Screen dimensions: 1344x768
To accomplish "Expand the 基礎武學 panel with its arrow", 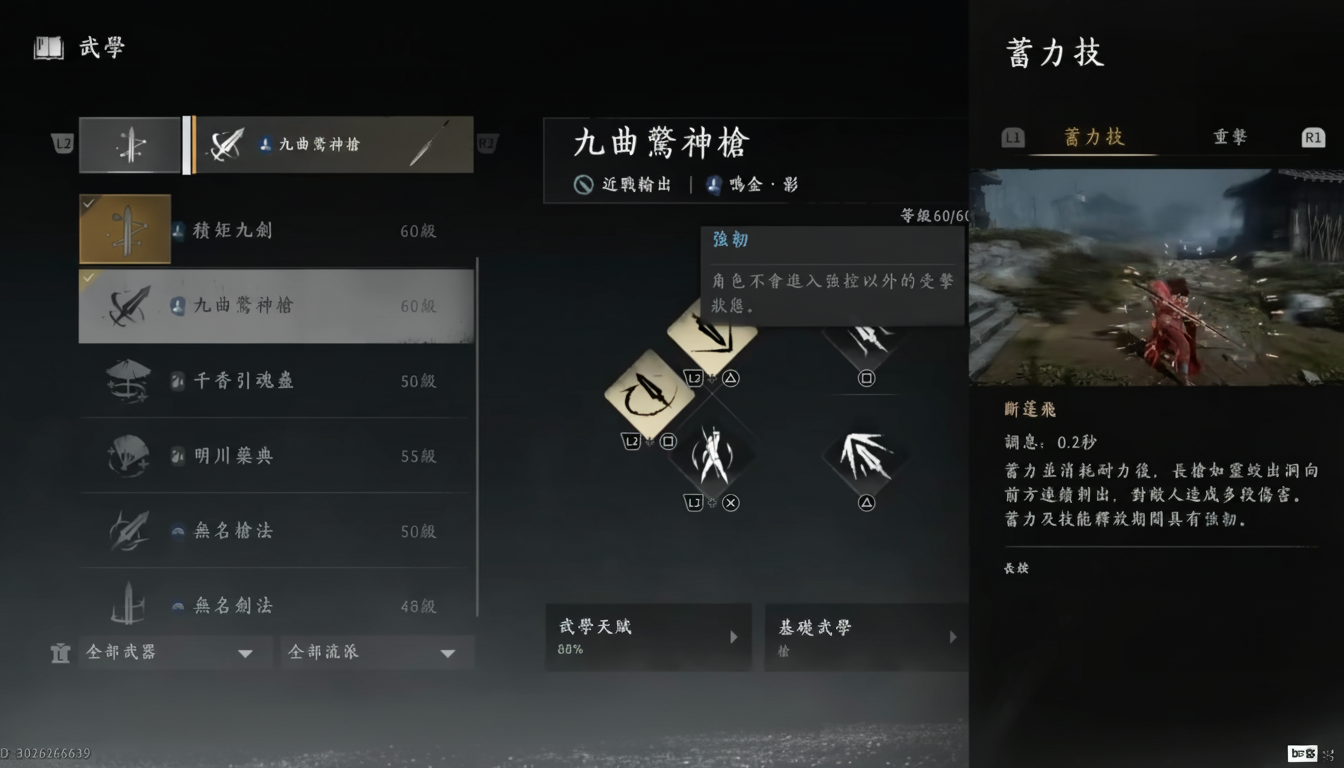I will 952,637.
